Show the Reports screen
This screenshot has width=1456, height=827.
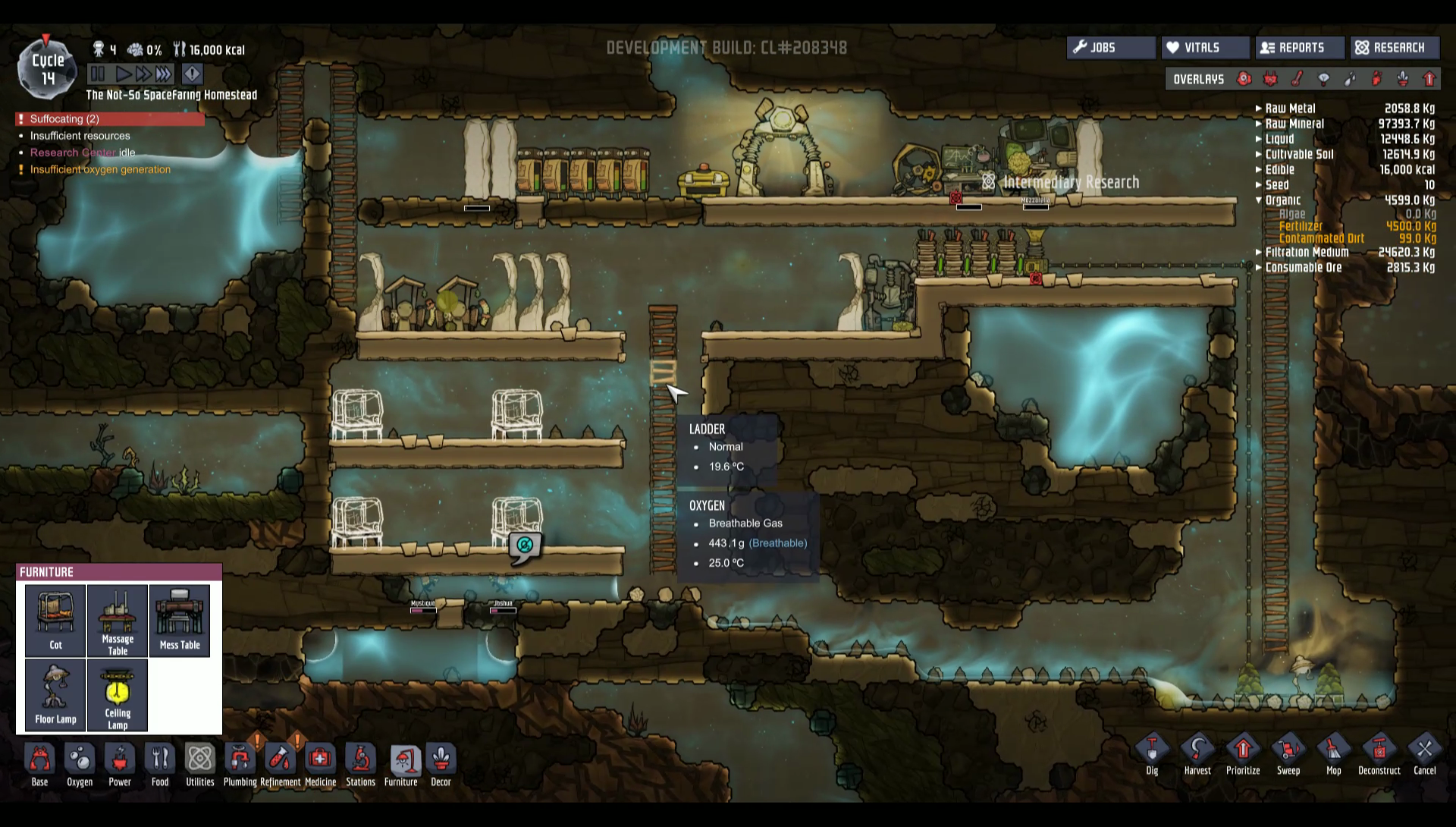[1300, 48]
